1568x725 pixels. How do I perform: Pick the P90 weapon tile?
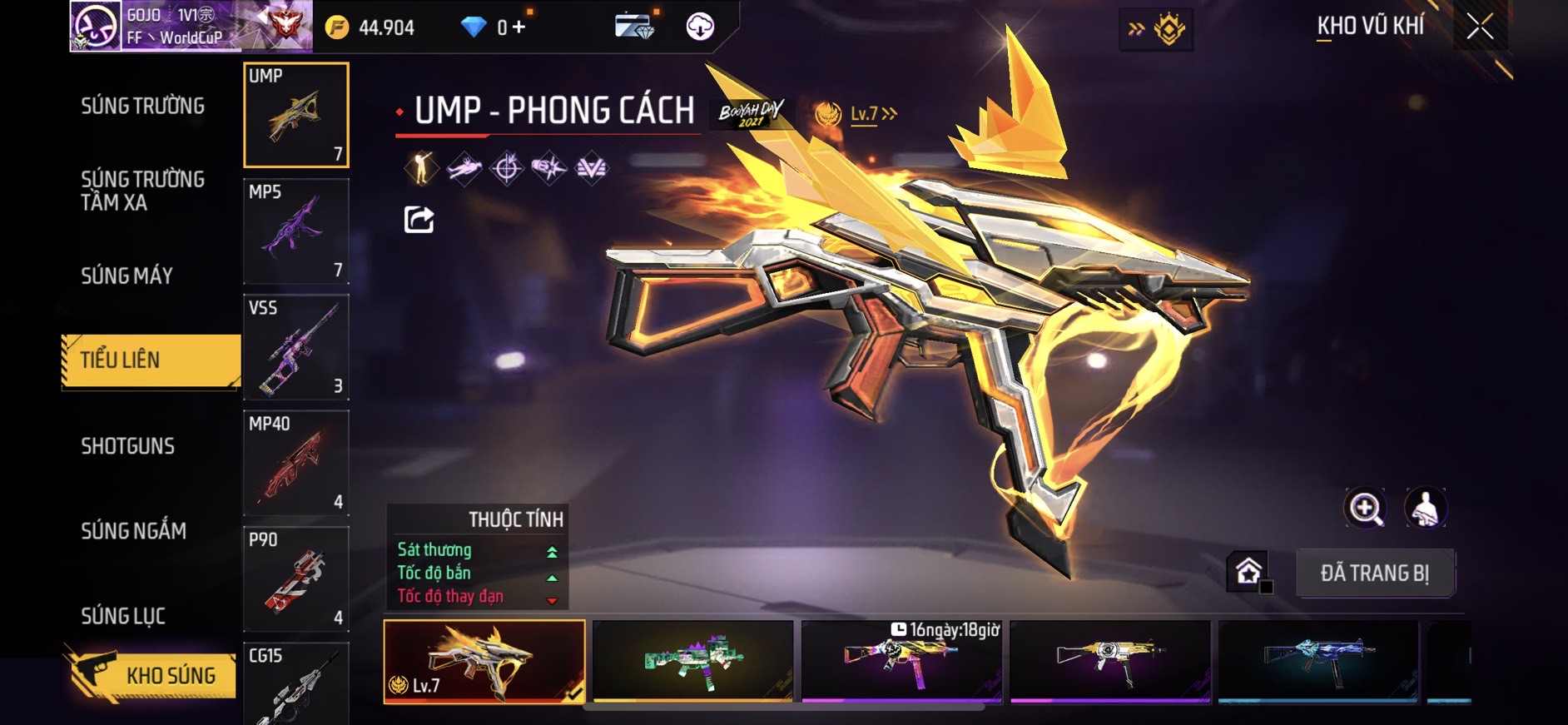pos(295,579)
